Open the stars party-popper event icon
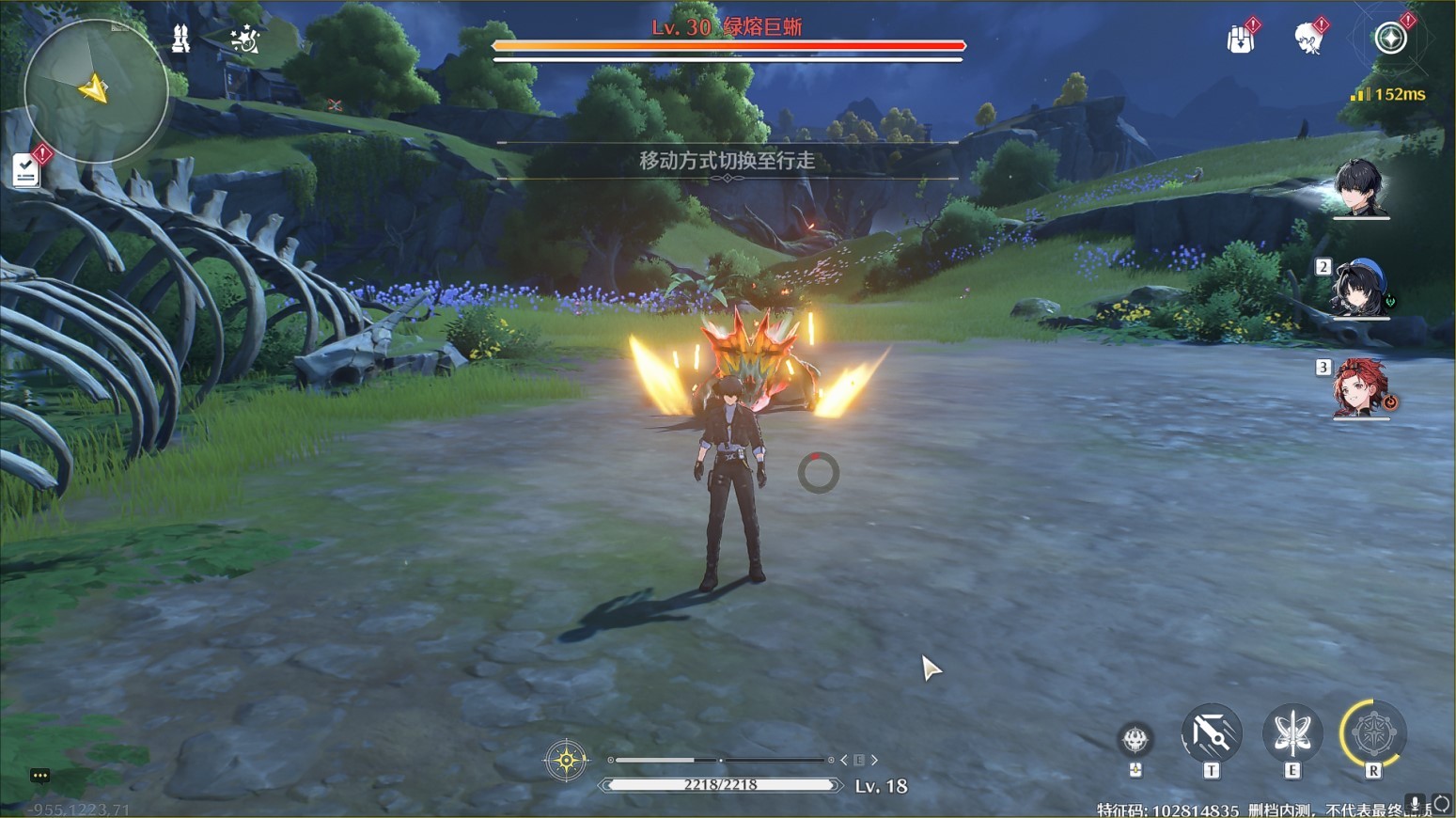This screenshot has height=818, width=1456. [x=244, y=39]
